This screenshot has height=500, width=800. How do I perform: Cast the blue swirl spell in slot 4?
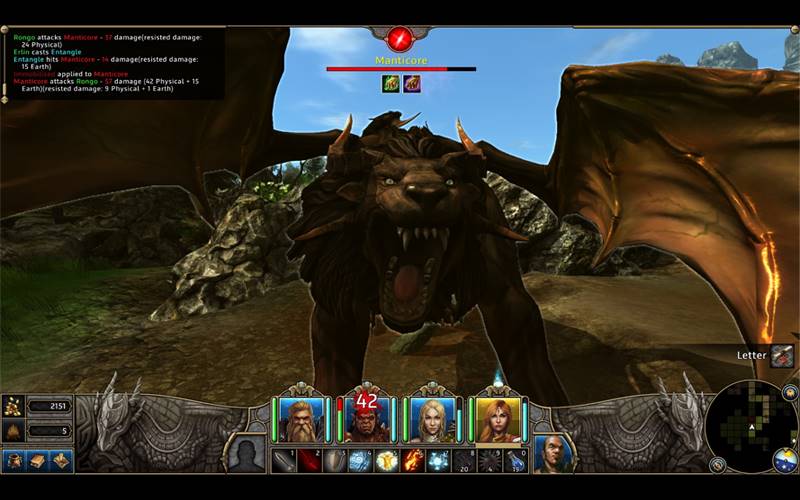pos(360,460)
